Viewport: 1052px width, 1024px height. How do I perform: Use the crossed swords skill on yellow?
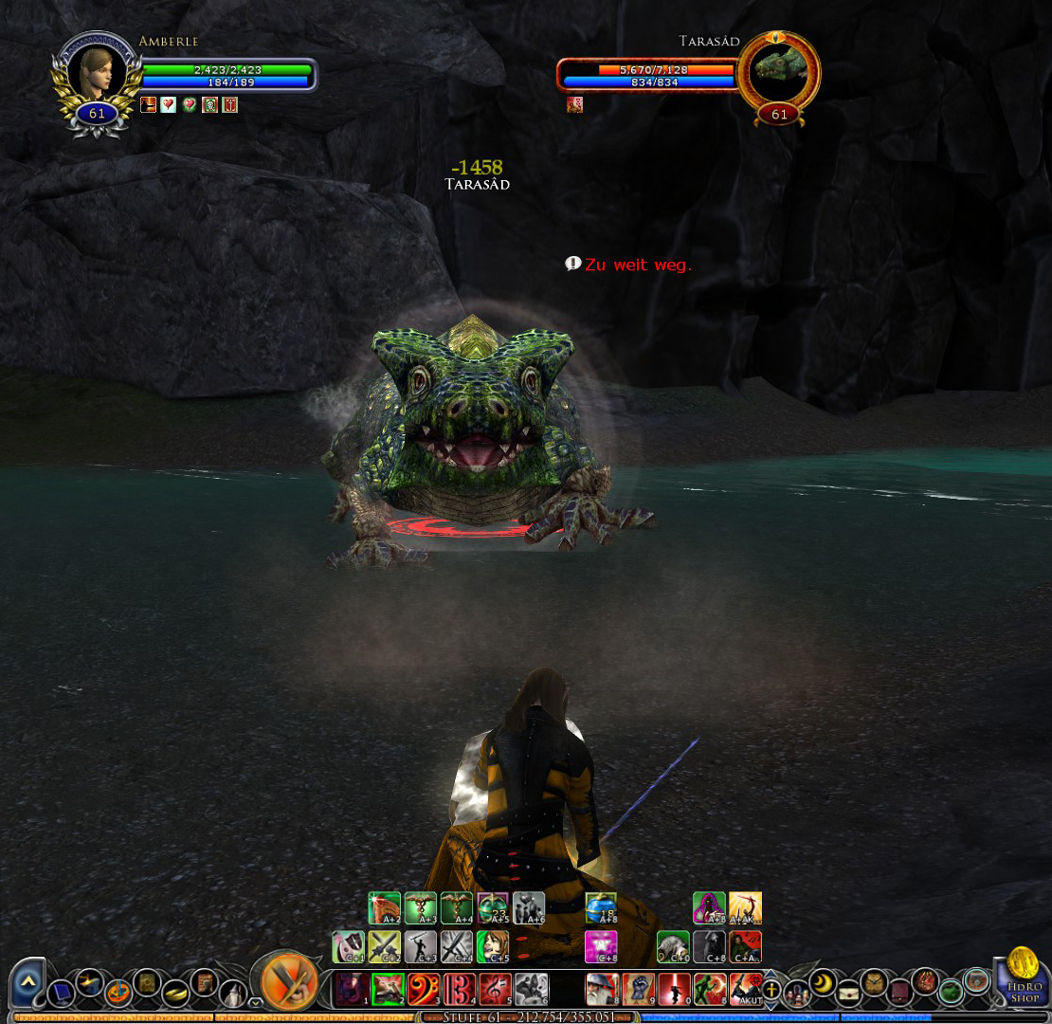(385, 946)
